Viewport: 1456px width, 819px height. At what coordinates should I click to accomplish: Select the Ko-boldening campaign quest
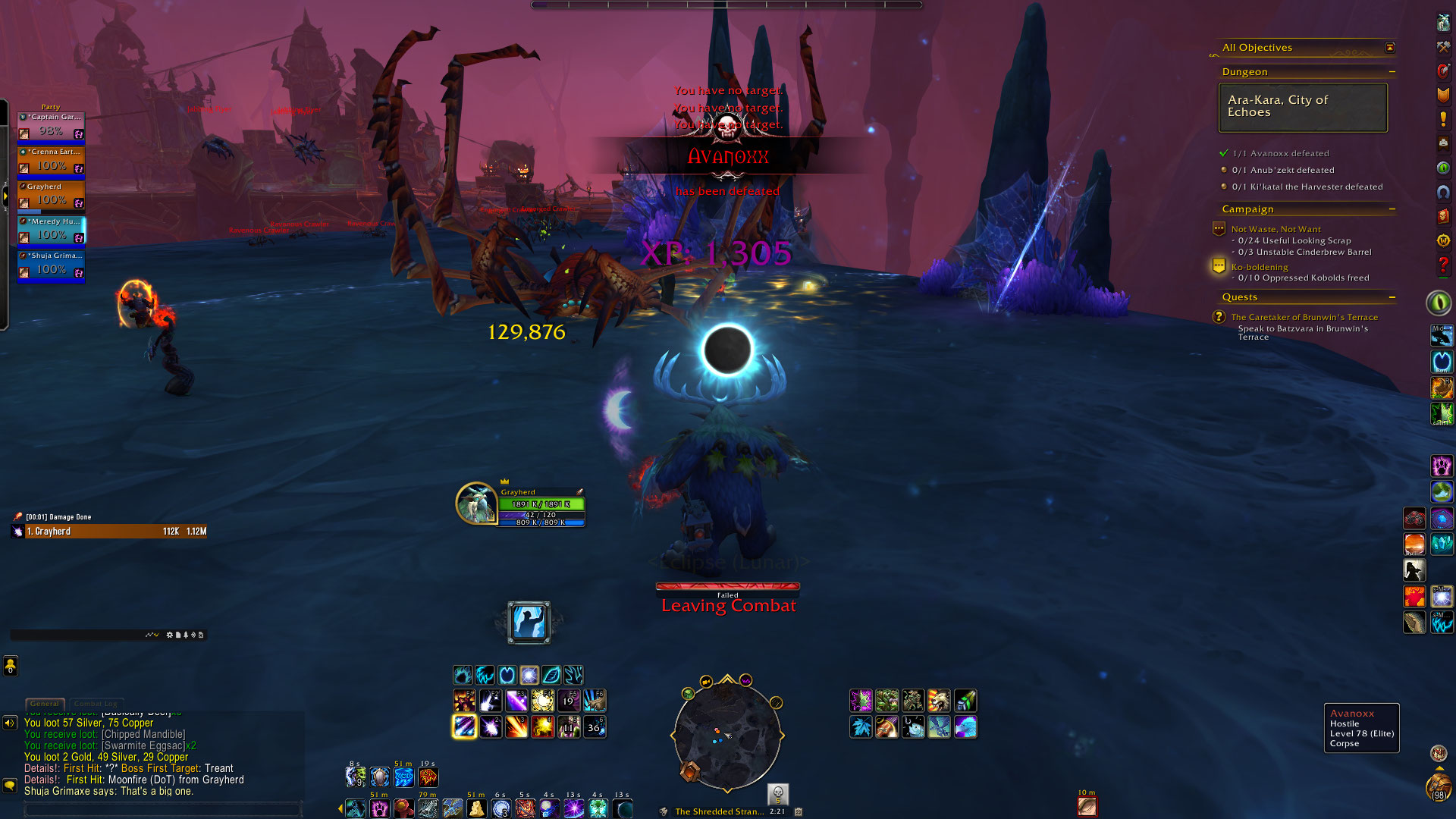point(1259,267)
